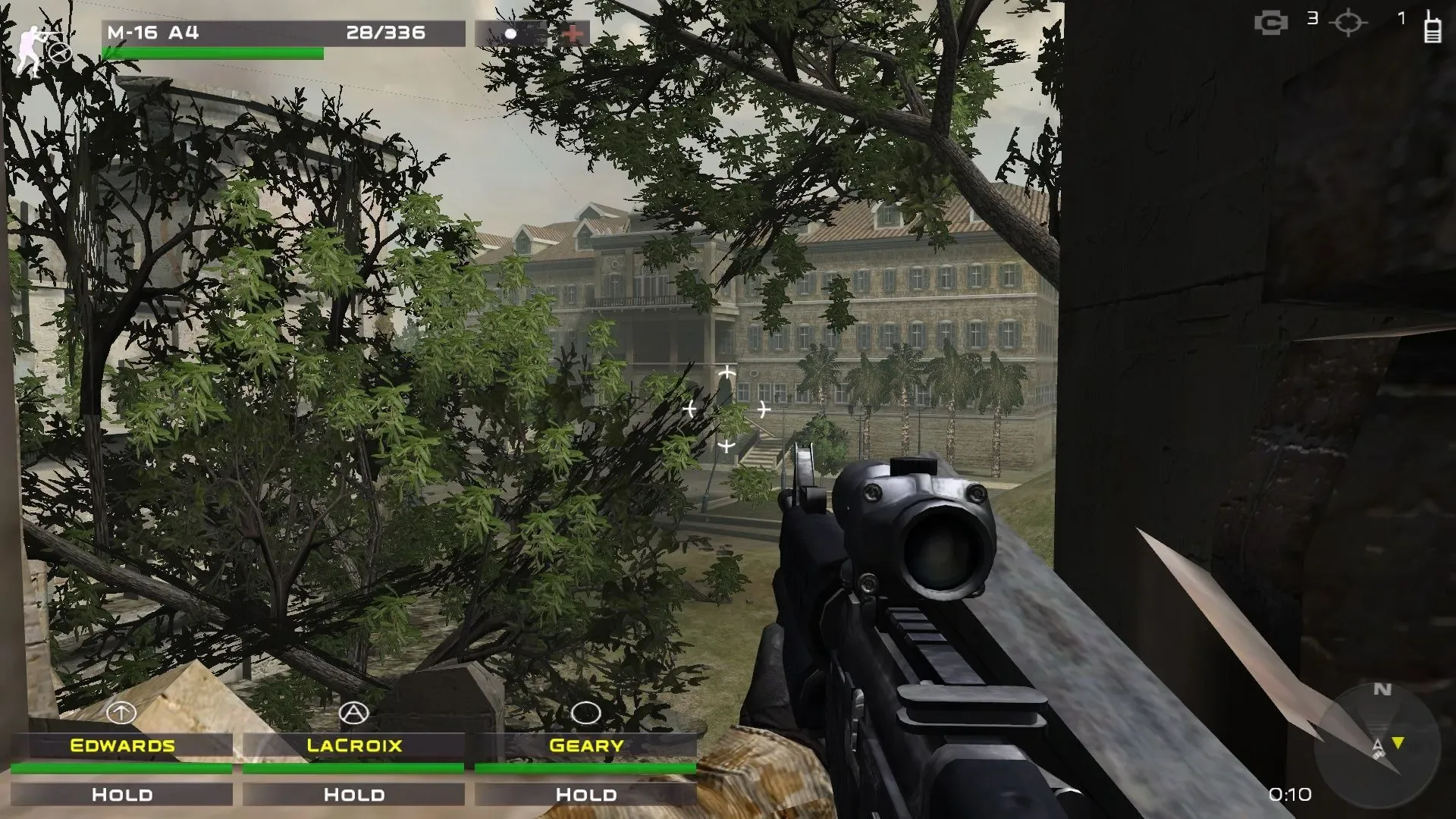Toggle Edwards' HOLD order

[x=121, y=794]
